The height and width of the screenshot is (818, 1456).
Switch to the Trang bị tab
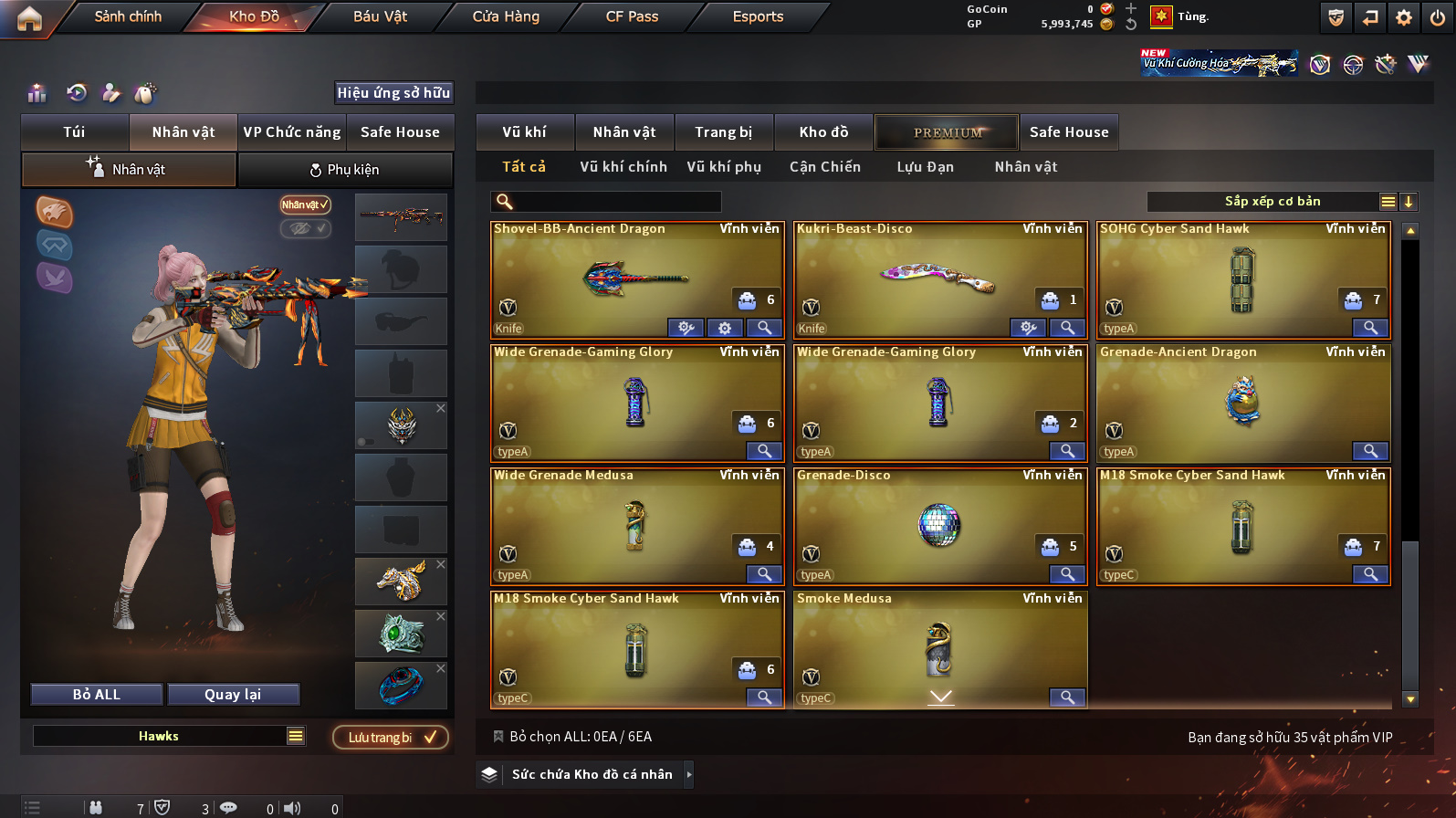click(x=723, y=132)
